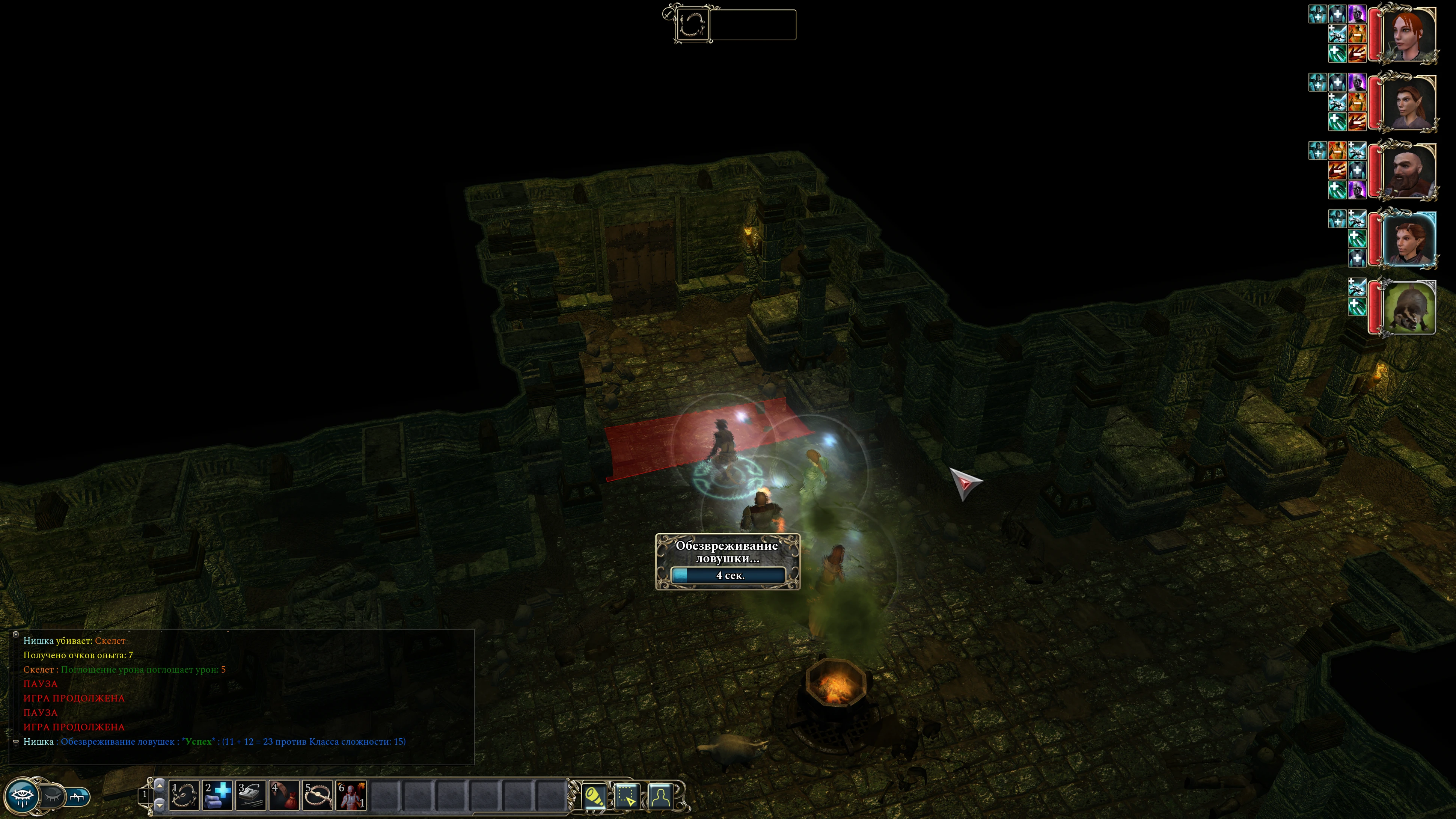Collapse the combat log with its corner button
This screenshot has height=819, width=1456.
click(16, 634)
